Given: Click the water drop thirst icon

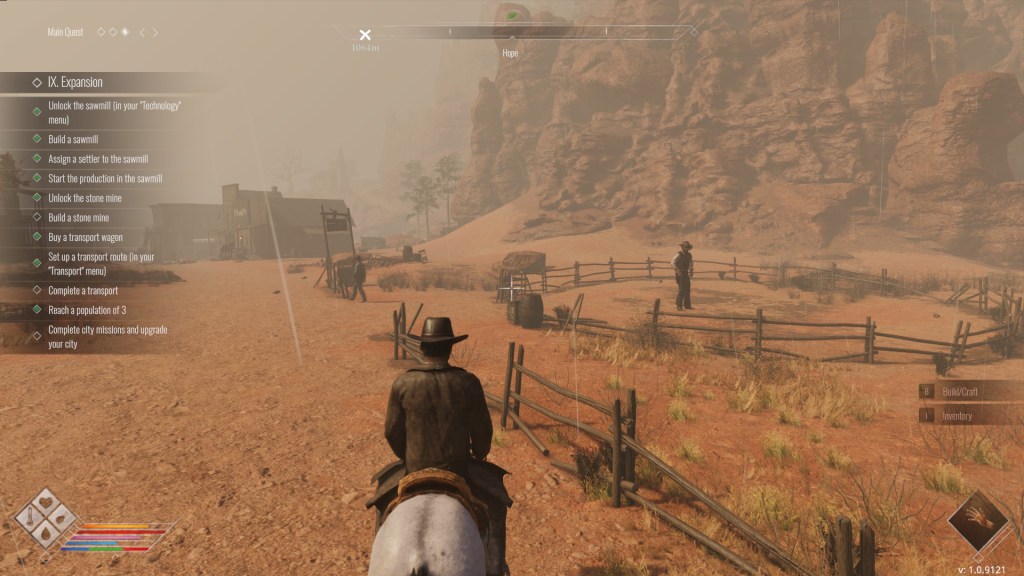Looking at the screenshot, I should tap(45, 533).
